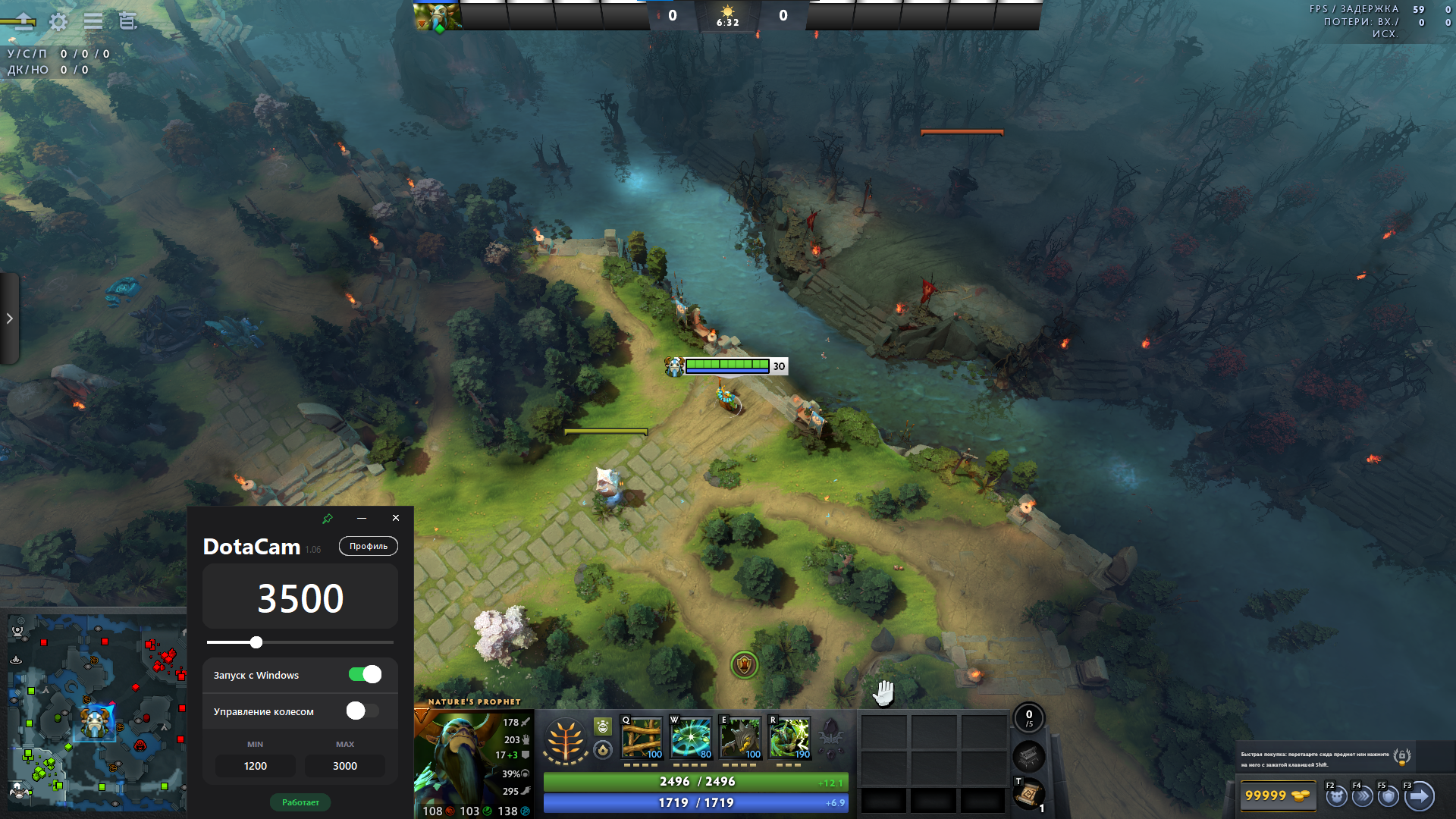Toggle the Запуск с Windows switch
This screenshot has height=819, width=1456.
[x=365, y=675]
